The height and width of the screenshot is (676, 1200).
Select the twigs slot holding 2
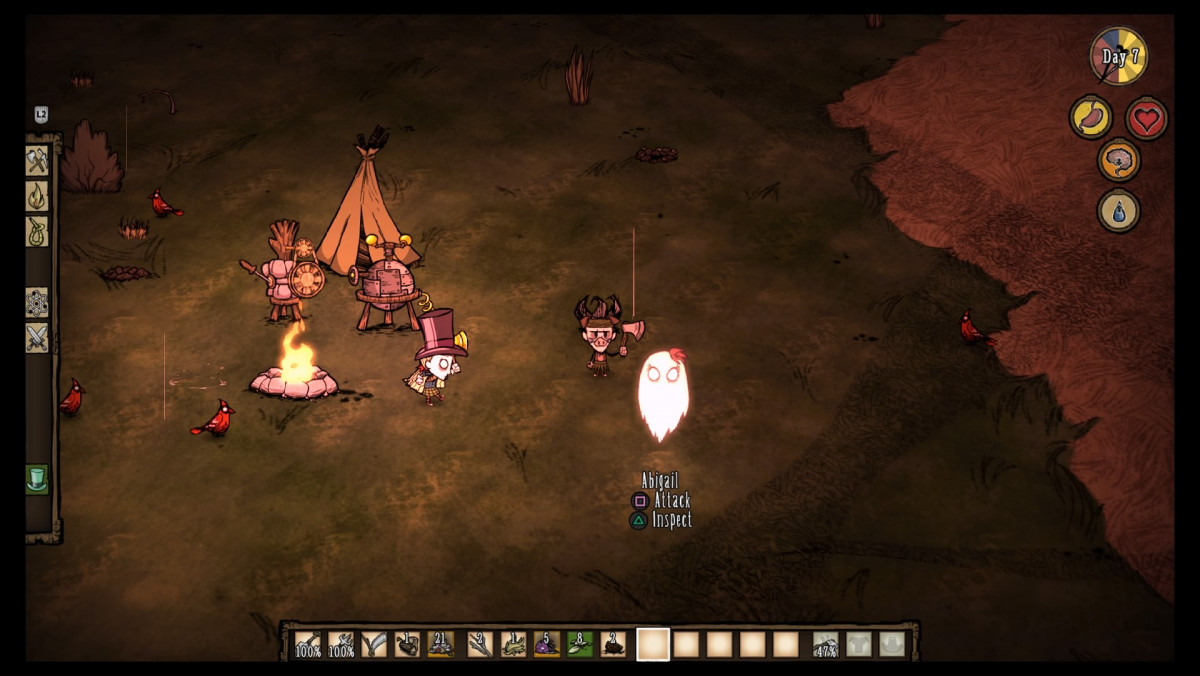click(x=480, y=644)
